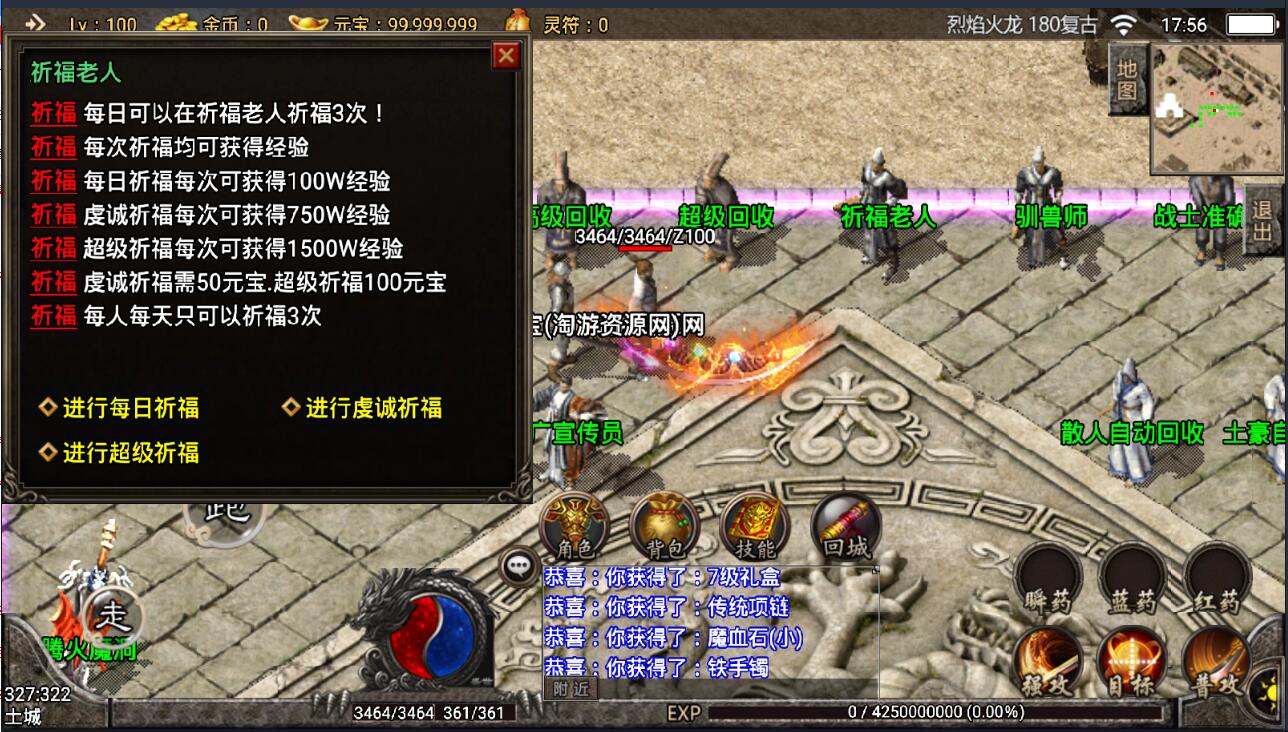
Task: Hit the 退出 exit button
Action: [1262, 220]
